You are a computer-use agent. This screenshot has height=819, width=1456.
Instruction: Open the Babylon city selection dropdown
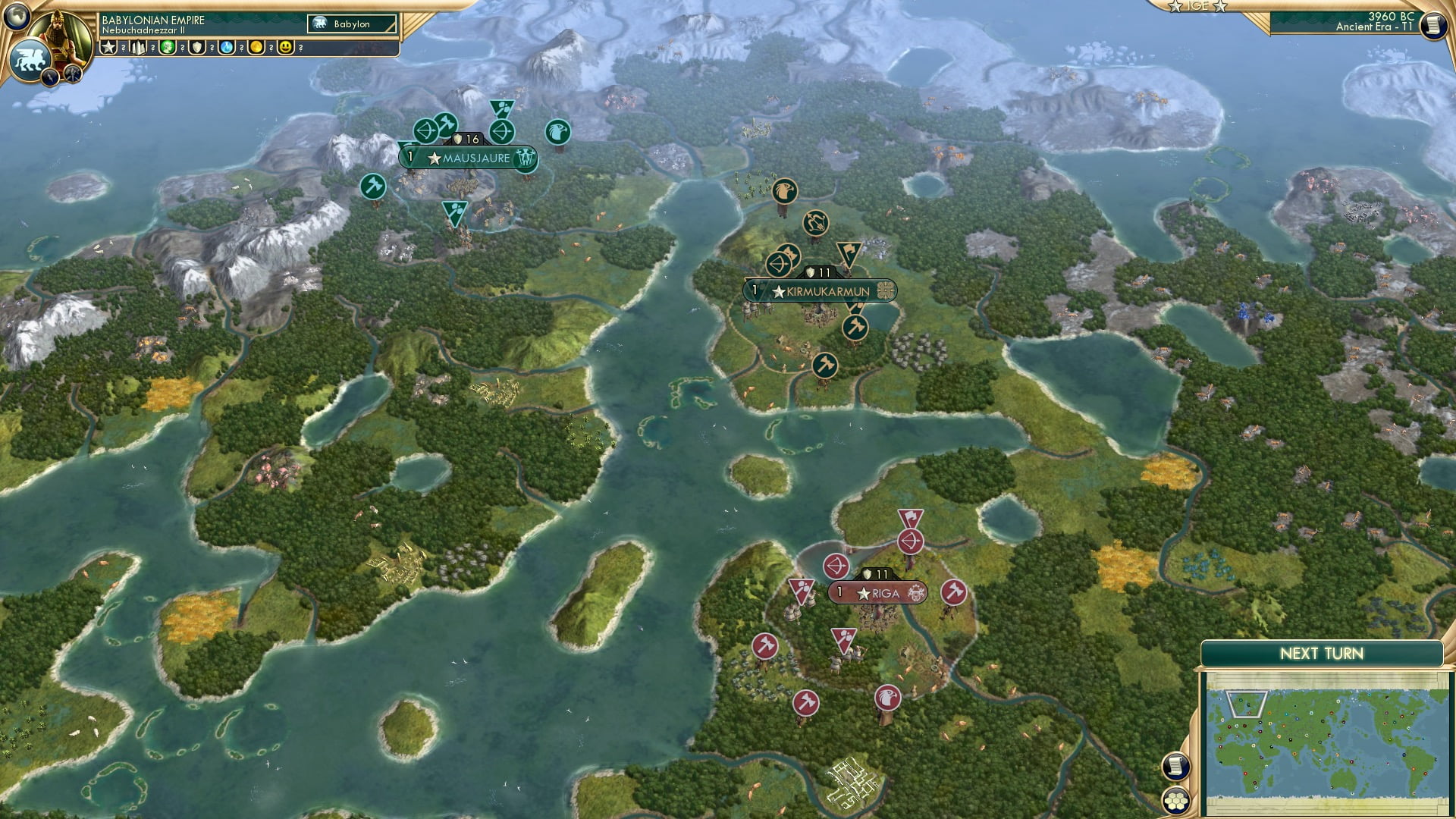point(353,24)
